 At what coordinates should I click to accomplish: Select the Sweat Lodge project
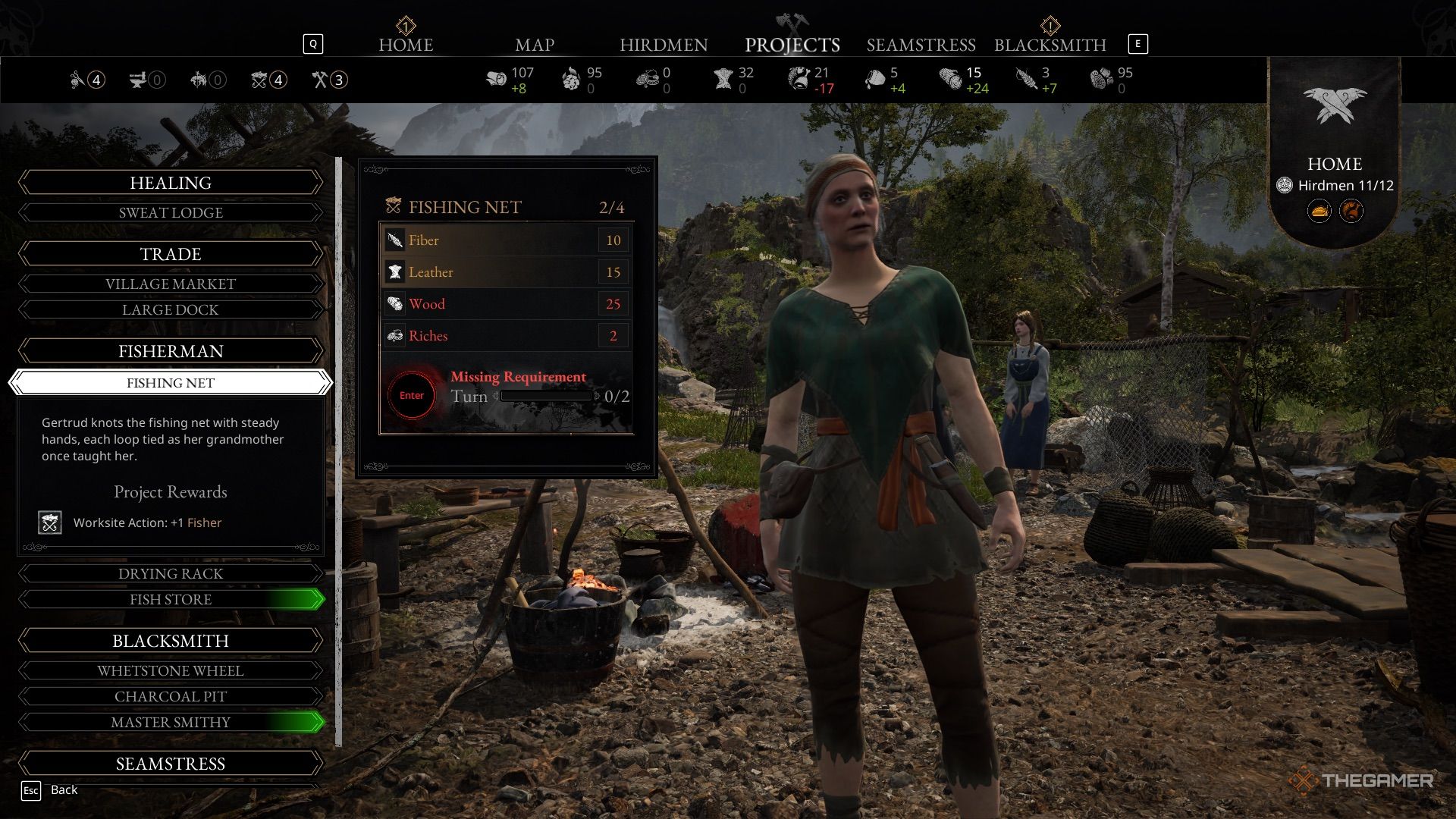171,213
